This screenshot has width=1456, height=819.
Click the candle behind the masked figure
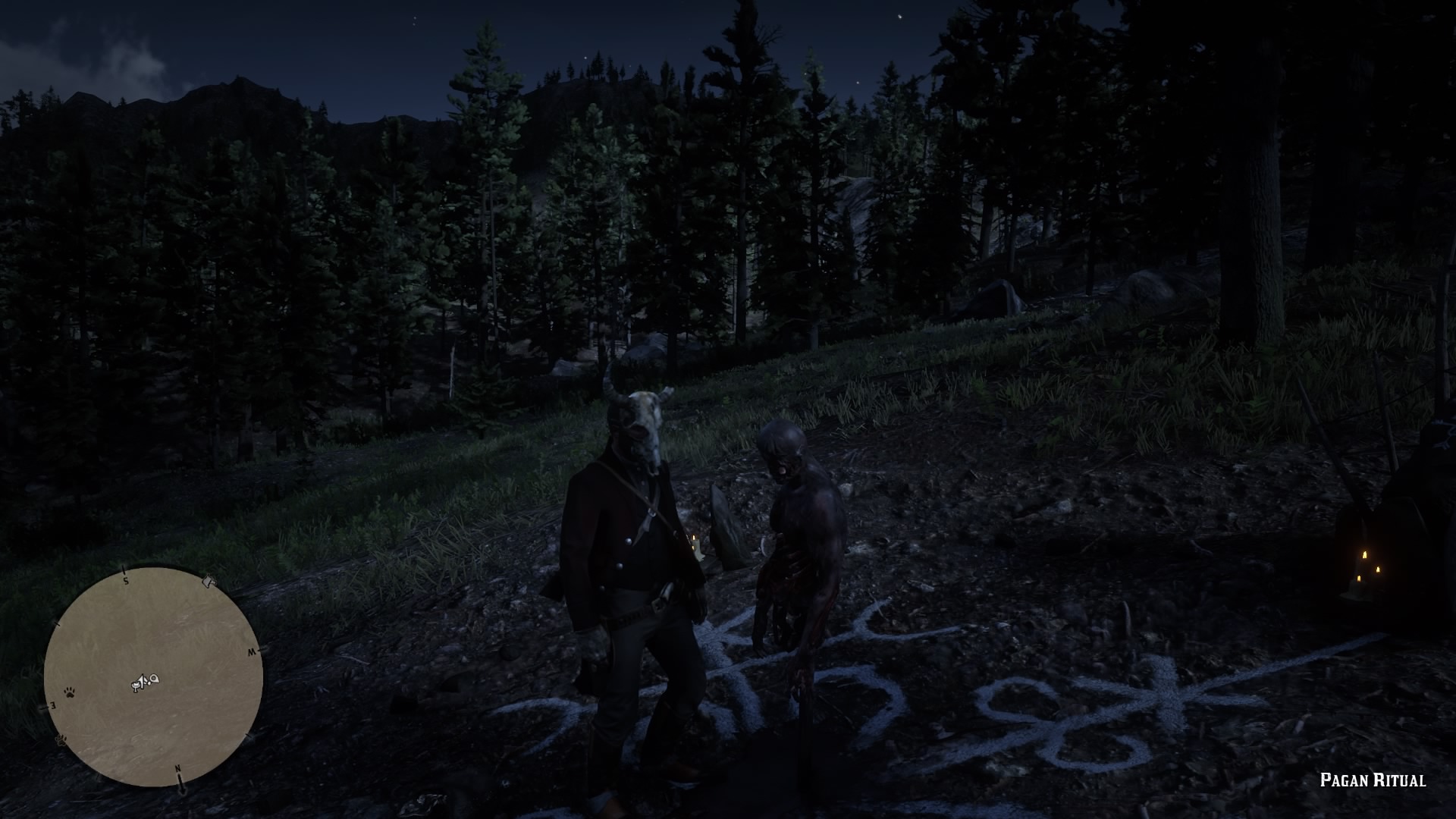(694, 538)
